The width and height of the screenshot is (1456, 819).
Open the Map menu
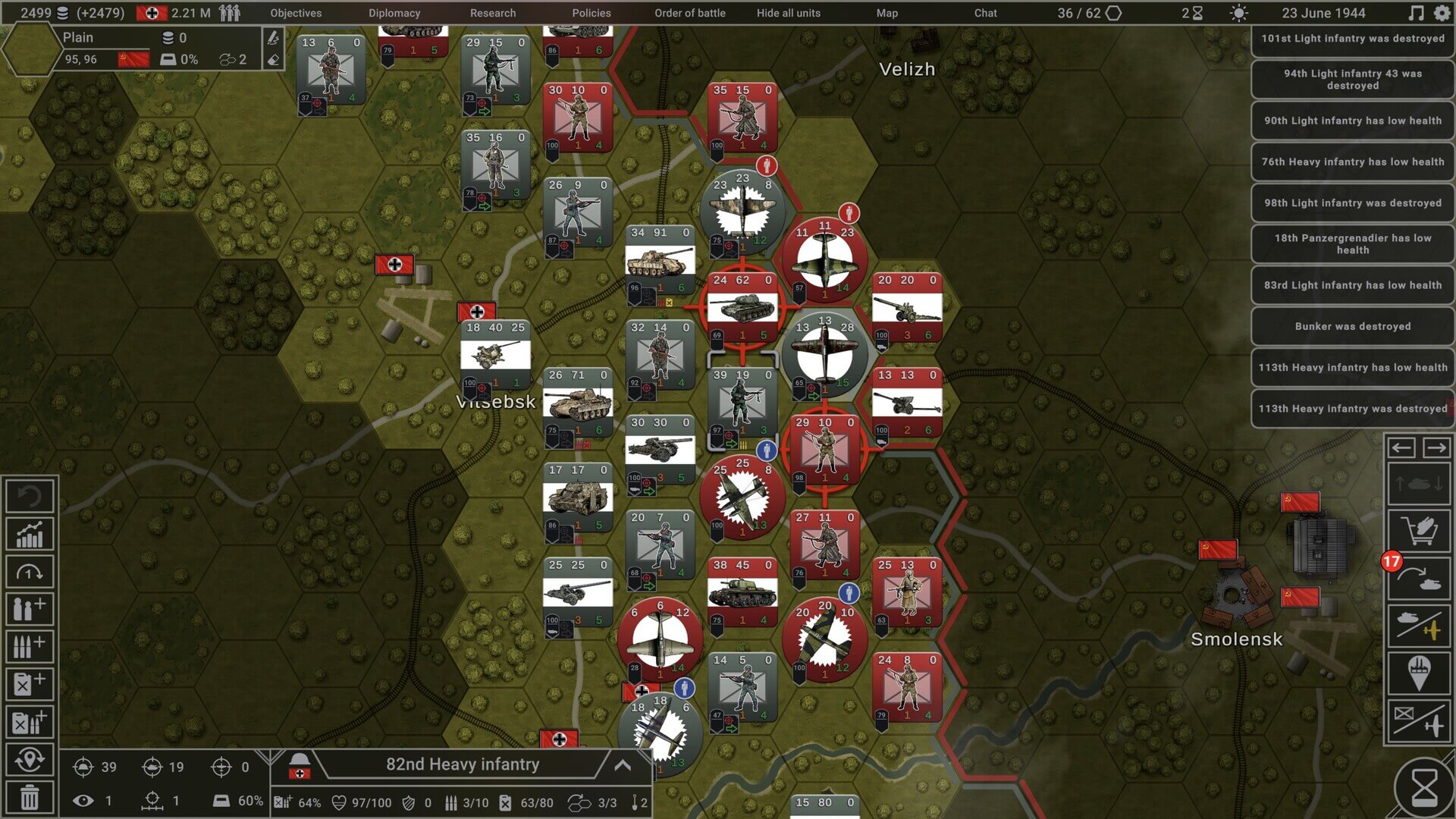[887, 13]
